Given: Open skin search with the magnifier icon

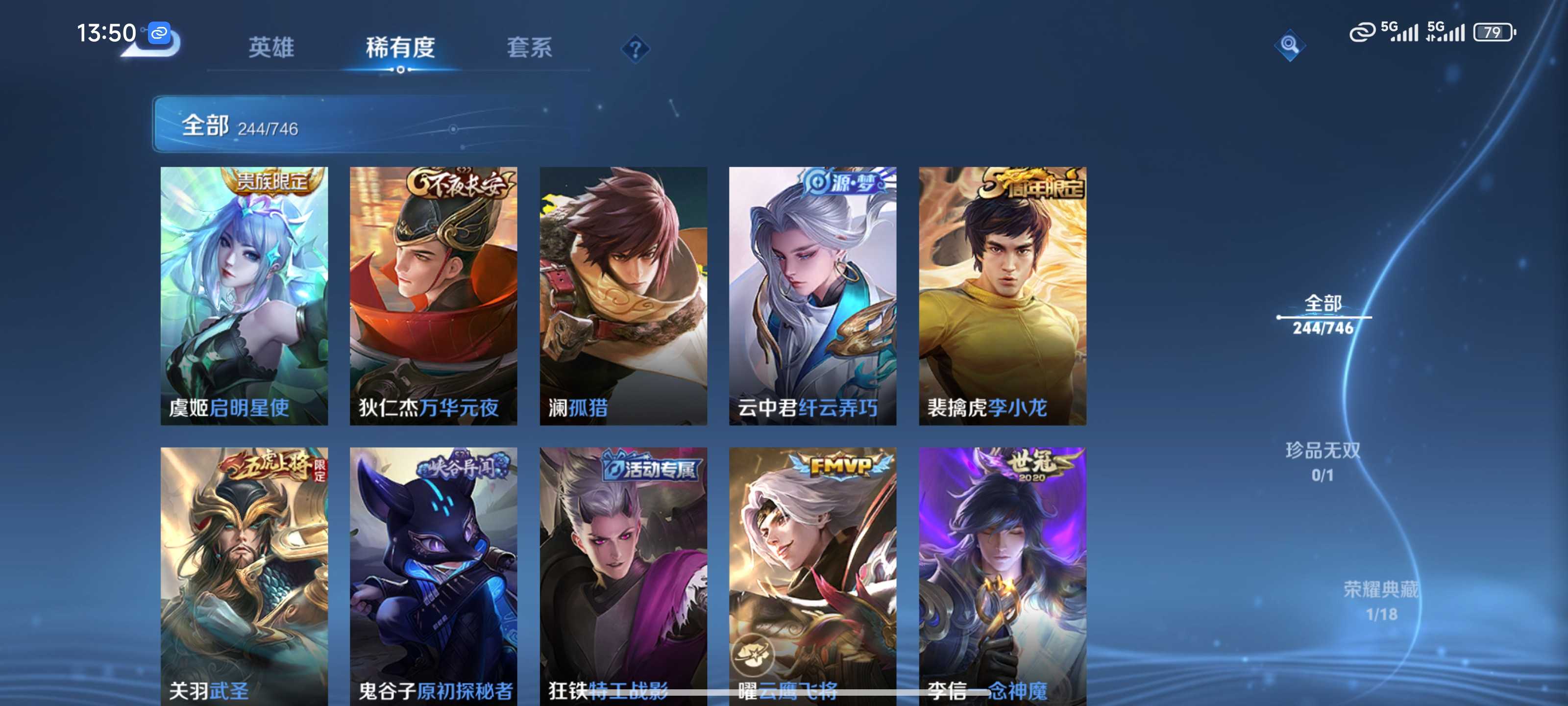Looking at the screenshot, I should [1289, 45].
